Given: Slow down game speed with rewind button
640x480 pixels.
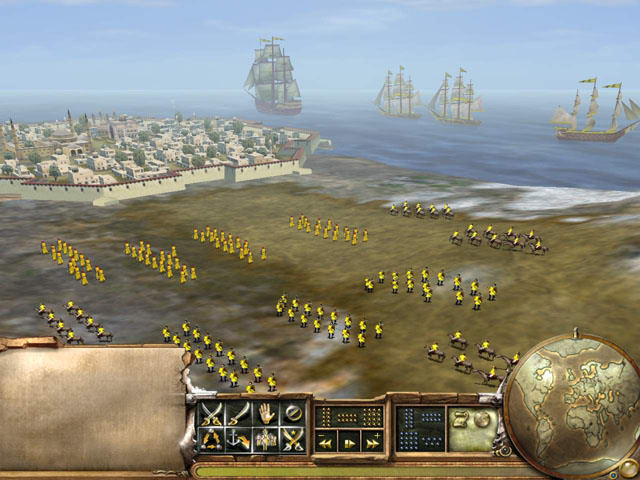Looking at the screenshot, I should coord(325,441).
